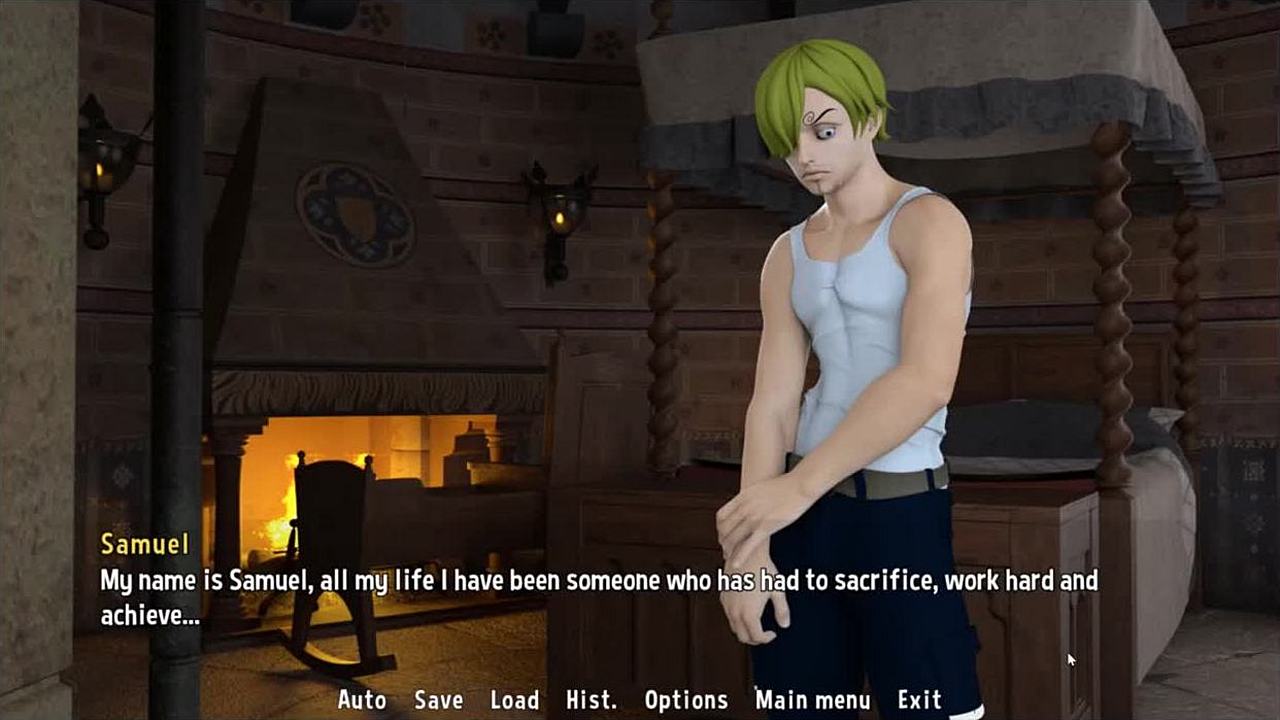Open the Load menu
Viewport: 1280px width, 720px height.
coord(514,700)
